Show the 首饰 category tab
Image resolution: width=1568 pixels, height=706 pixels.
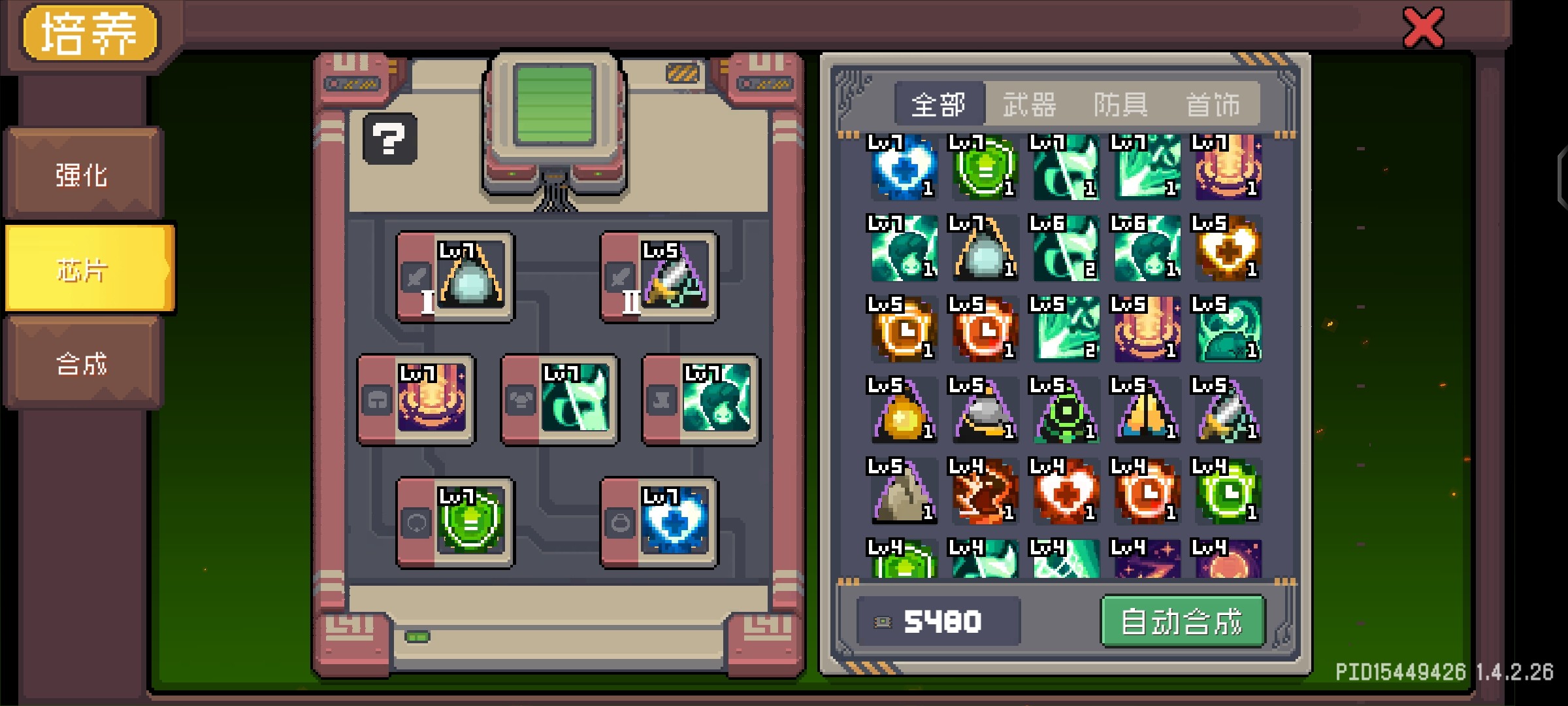point(1213,104)
